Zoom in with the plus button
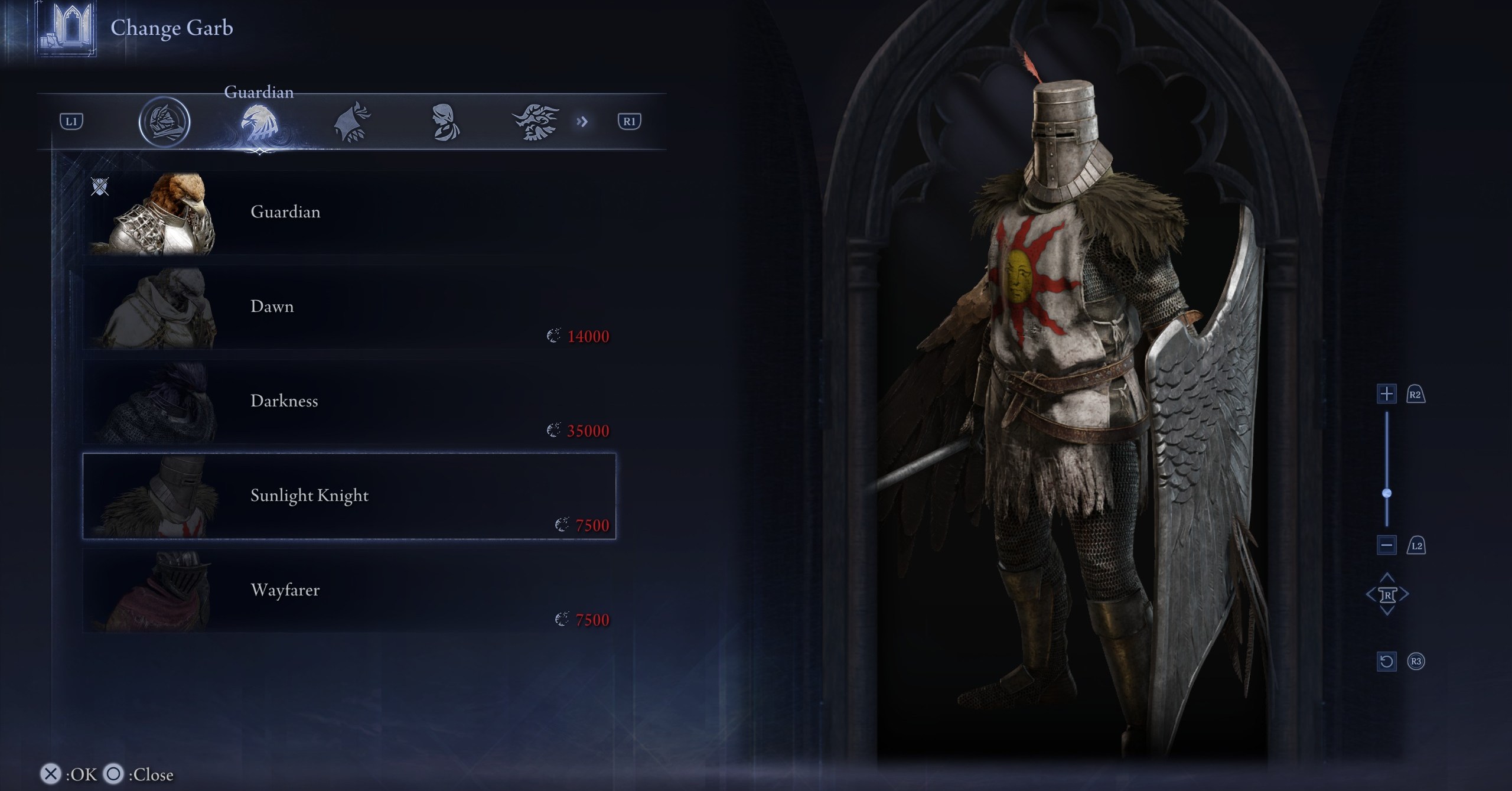Image resolution: width=1512 pixels, height=791 pixels. [x=1386, y=394]
